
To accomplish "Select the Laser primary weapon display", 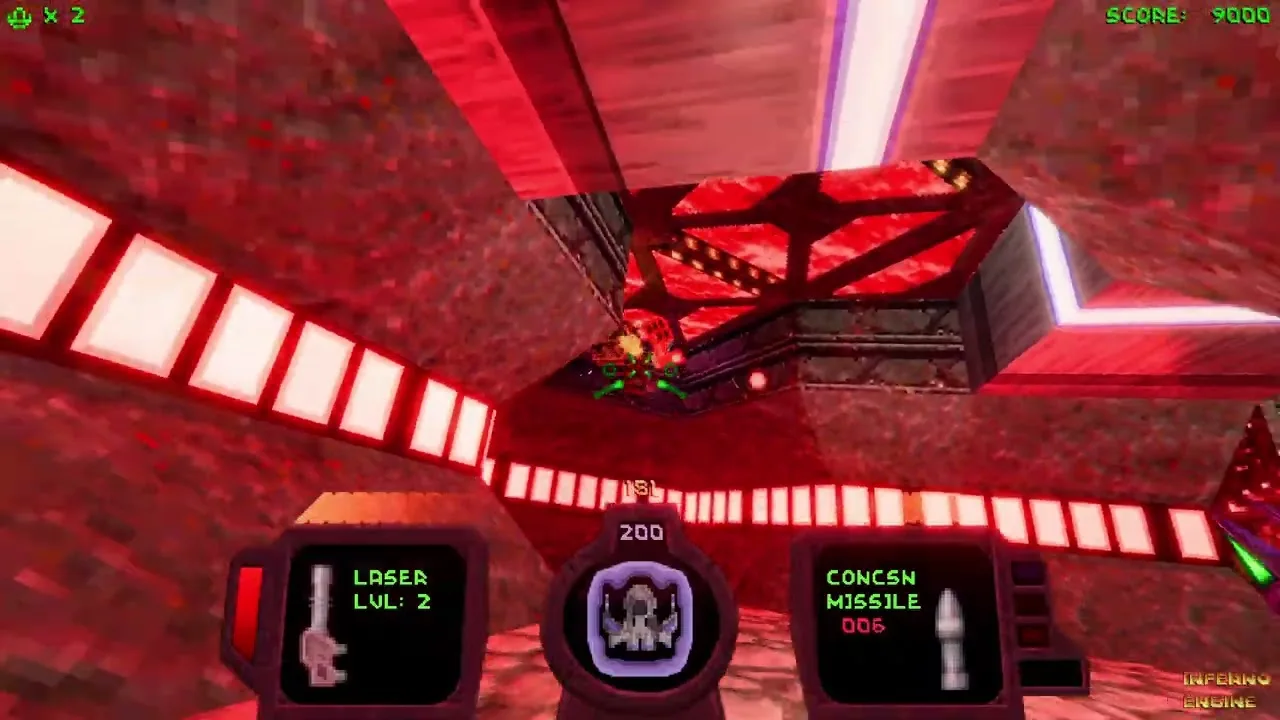I will click(x=372, y=622).
